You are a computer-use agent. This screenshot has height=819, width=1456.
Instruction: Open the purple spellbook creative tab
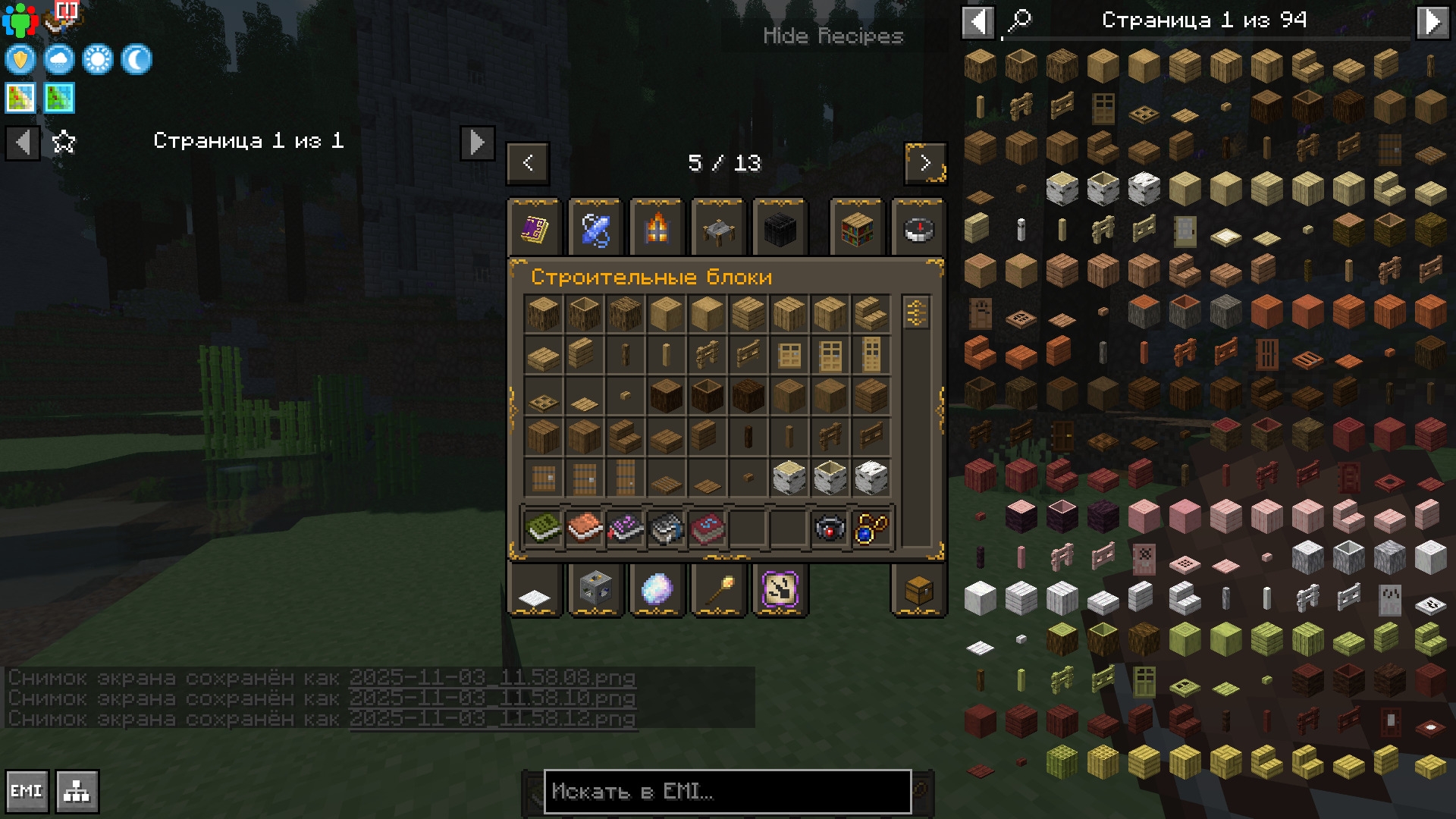pyautogui.click(x=535, y=228)
